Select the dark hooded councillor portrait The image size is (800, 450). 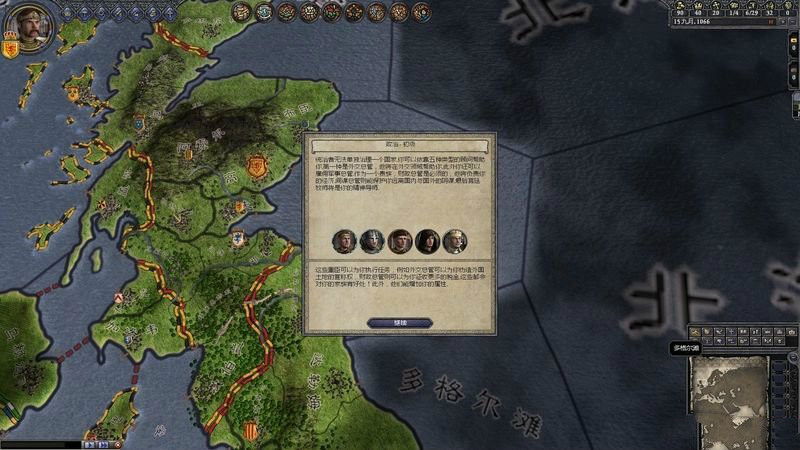point(427,241)
